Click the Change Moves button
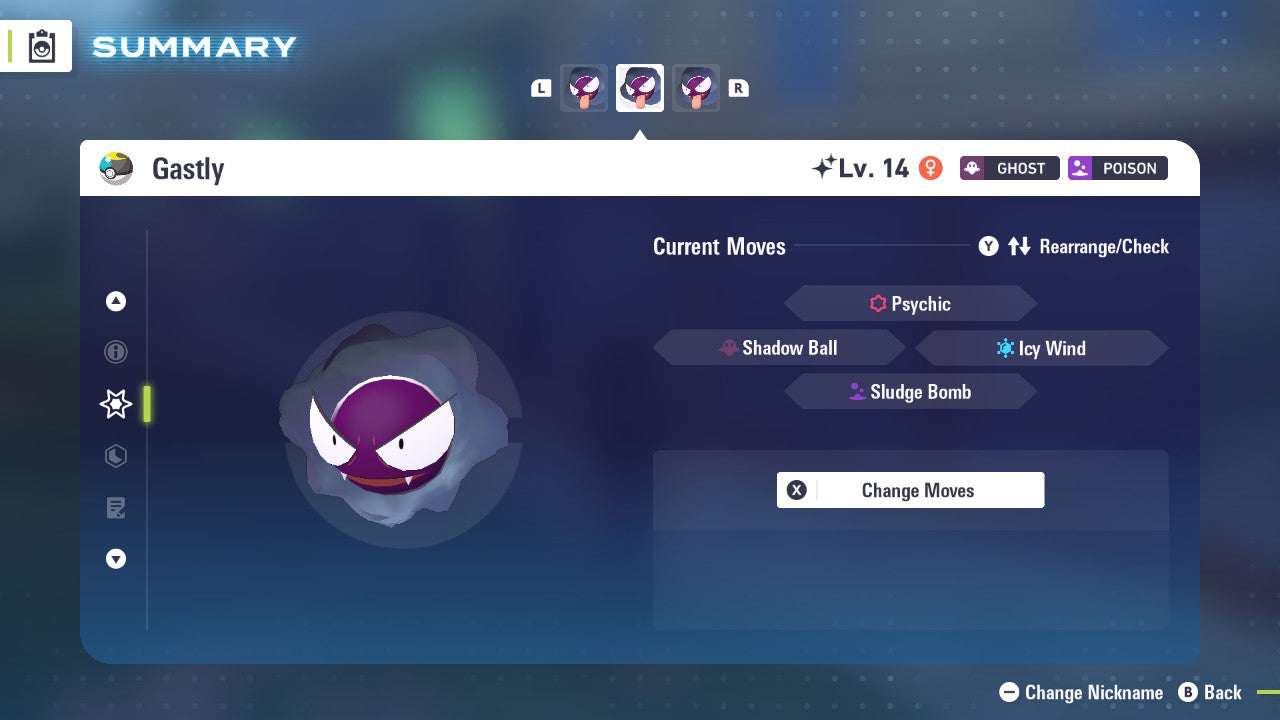 (910, 490)
